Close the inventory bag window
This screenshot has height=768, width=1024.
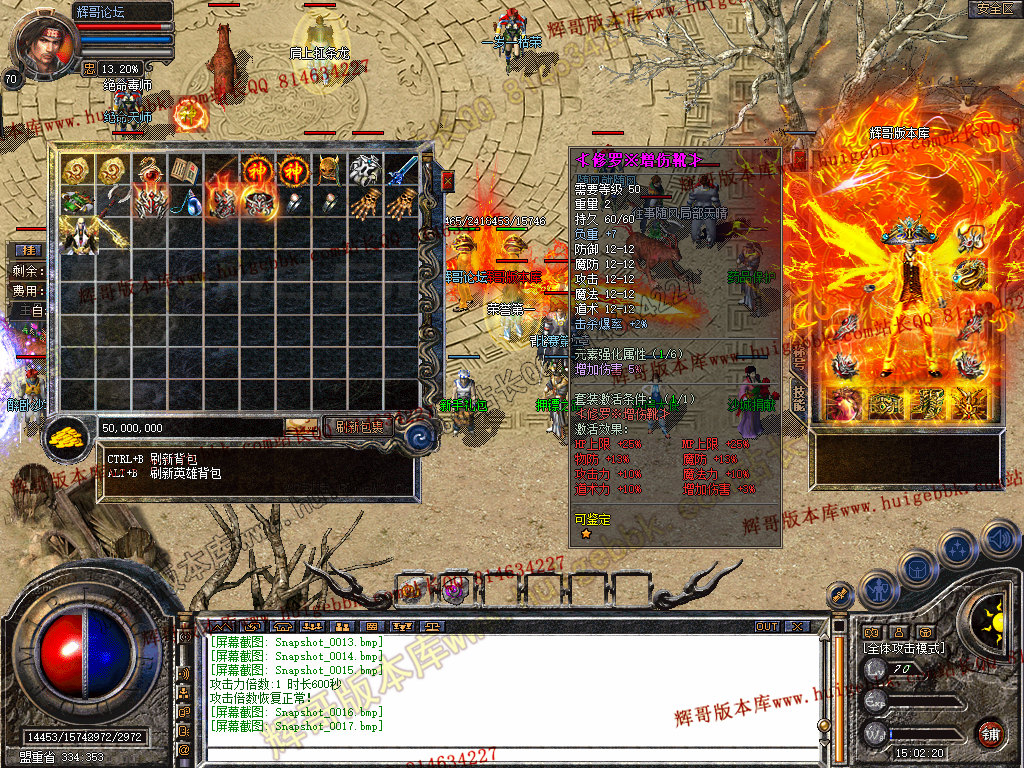(447, 181)
